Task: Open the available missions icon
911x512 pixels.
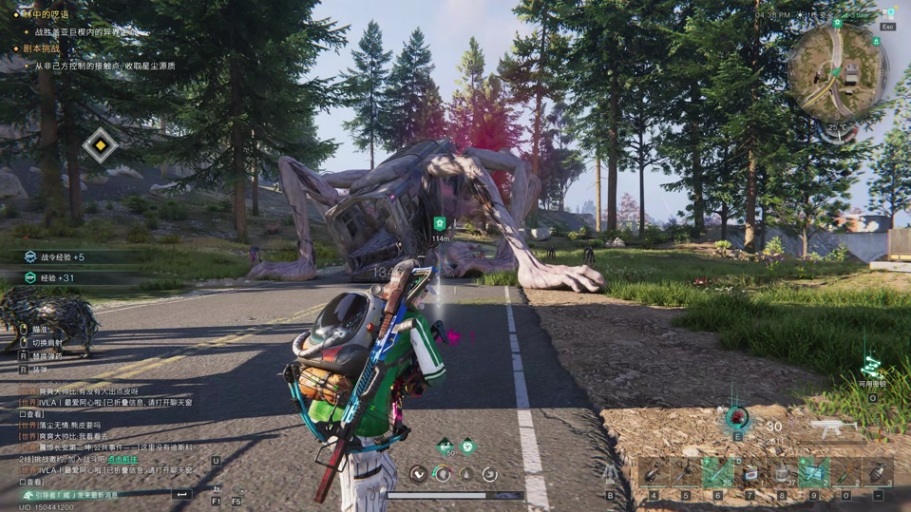Action: 871,368
